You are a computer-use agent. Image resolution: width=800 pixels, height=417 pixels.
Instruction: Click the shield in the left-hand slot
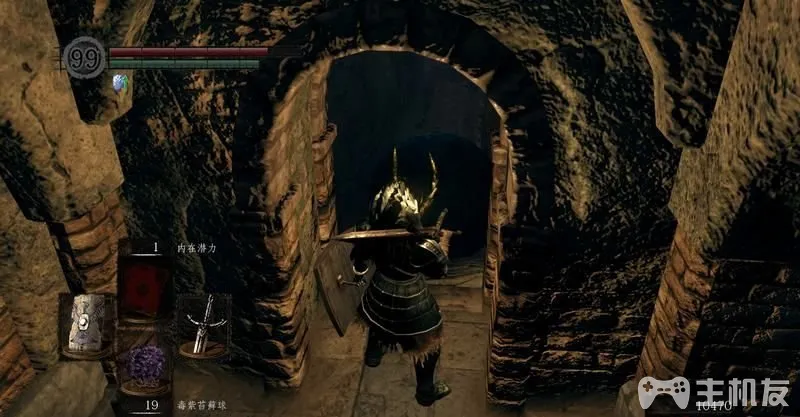click(84, 323)
